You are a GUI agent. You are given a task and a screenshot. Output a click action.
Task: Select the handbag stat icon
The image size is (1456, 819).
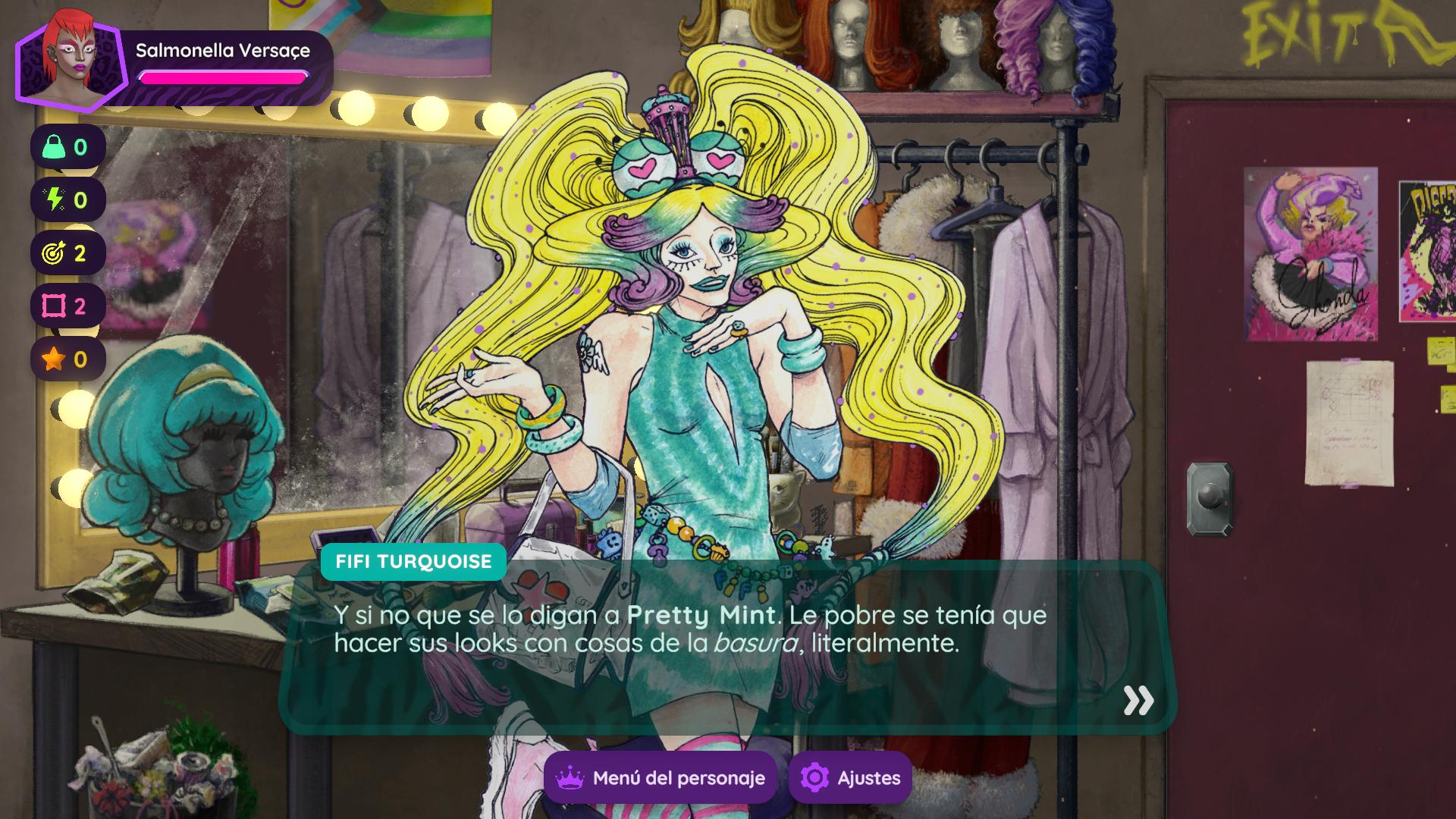(x=55, y=147)
